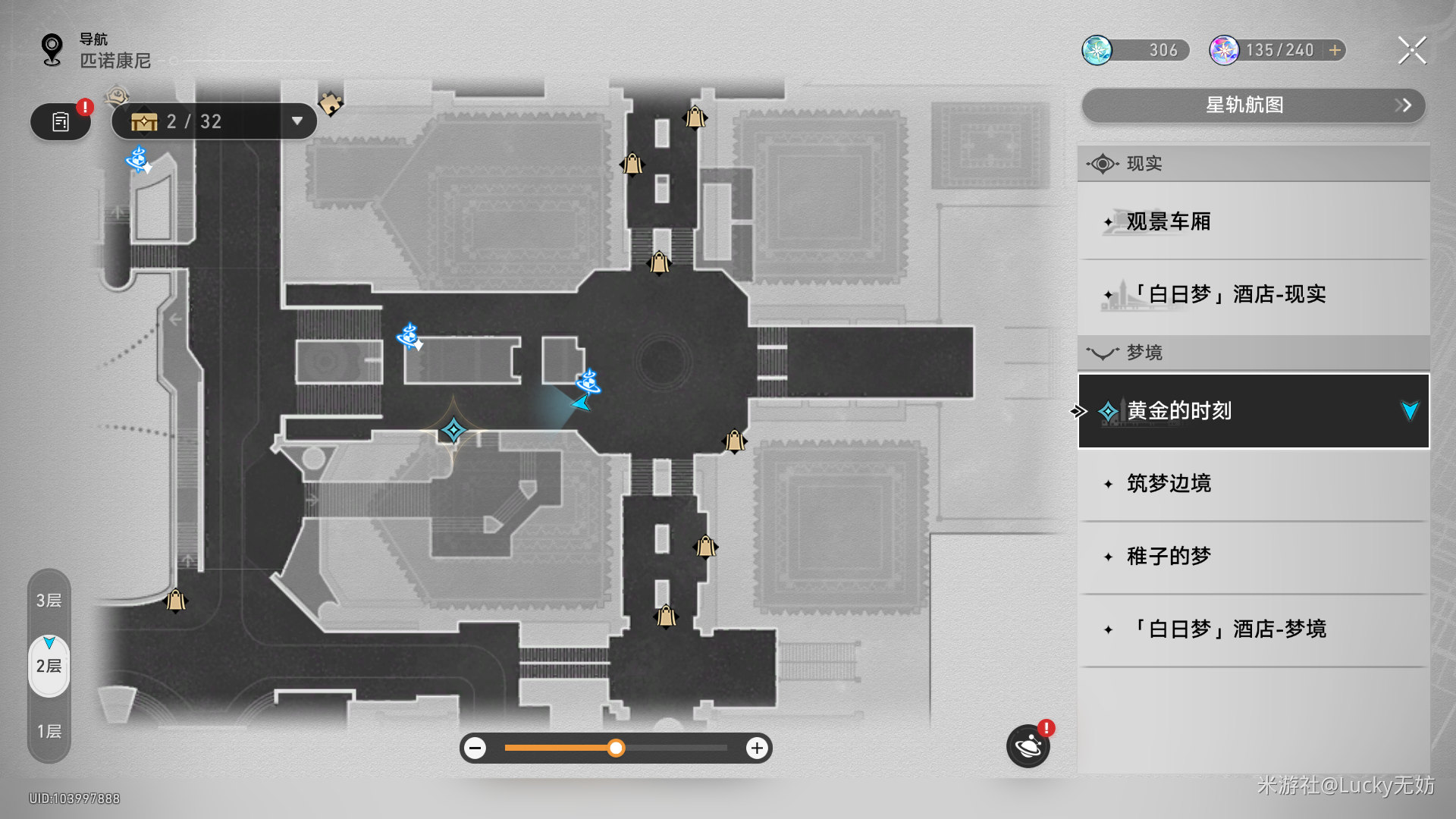The width and height of the screenshot is (1456, 819).
Task: Open the planet icon button with alert
Action: pos(1028,746)
